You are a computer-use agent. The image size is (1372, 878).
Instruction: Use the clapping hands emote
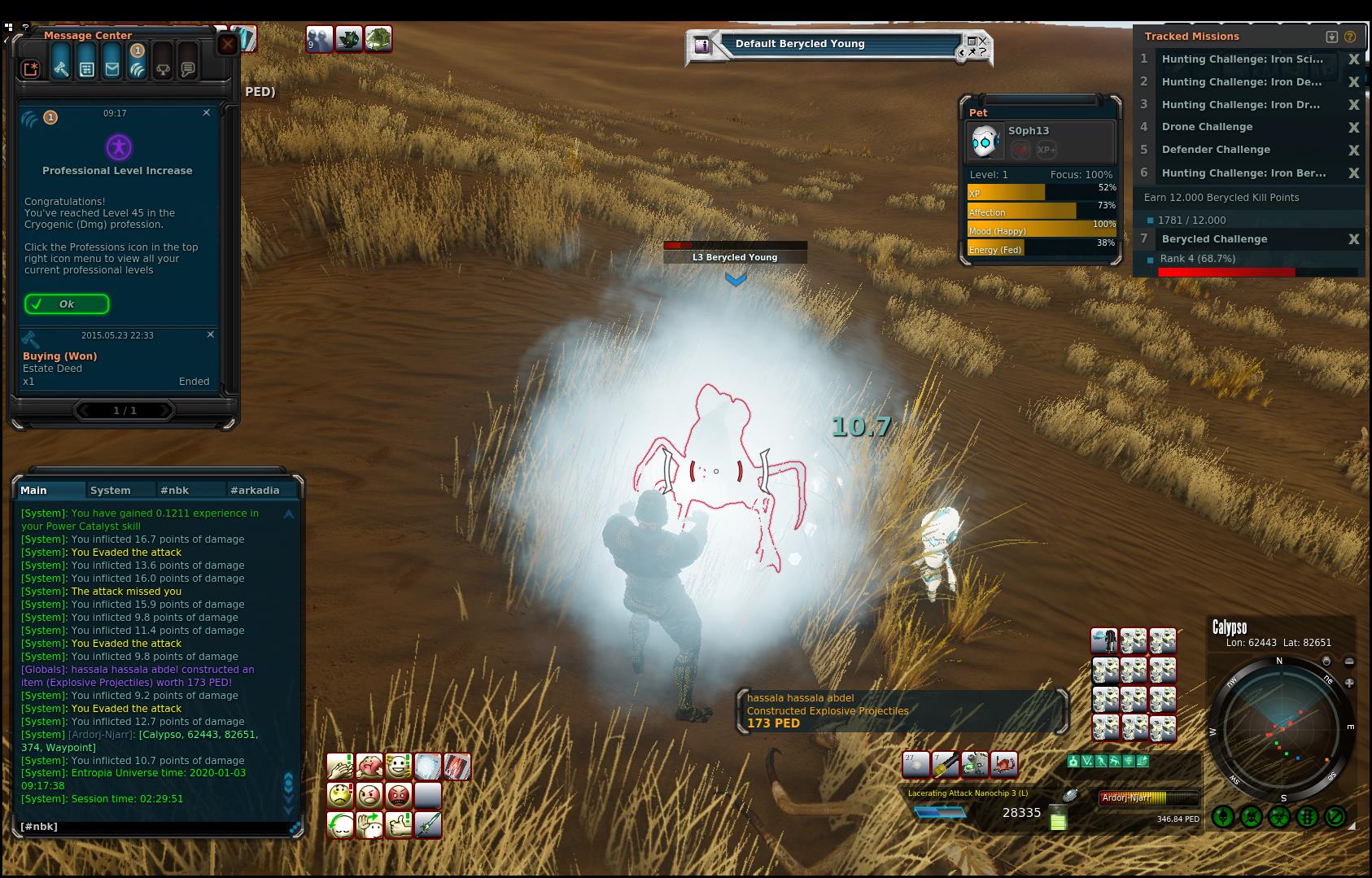339,767
